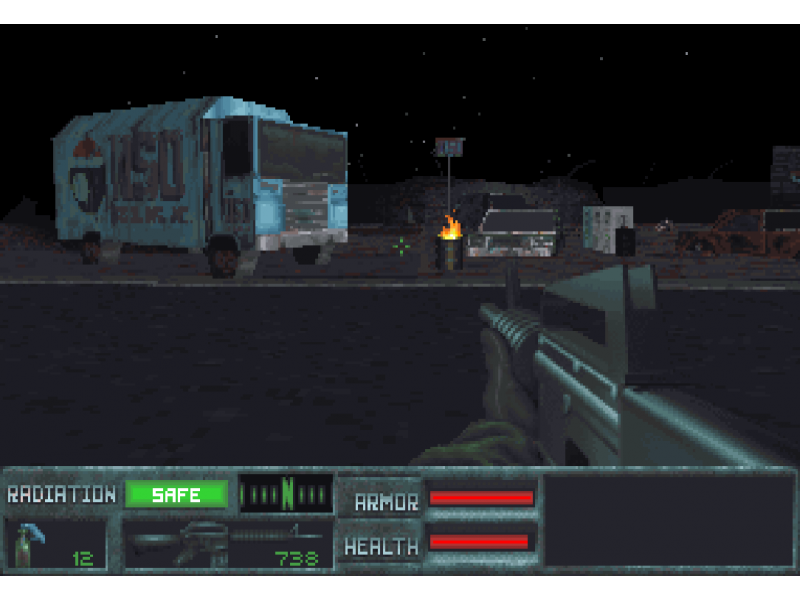Click the compass heading strip
Screen dimensions: 800x600
click(286, 494)
